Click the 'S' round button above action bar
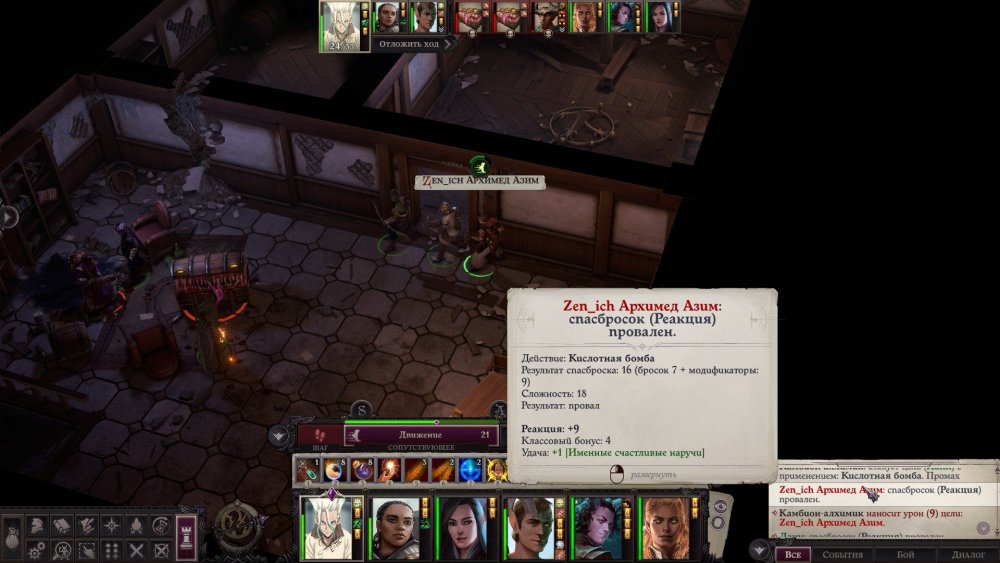Image resolution: width=1000 pixels, height=563 pixels. tap(361, 409)
